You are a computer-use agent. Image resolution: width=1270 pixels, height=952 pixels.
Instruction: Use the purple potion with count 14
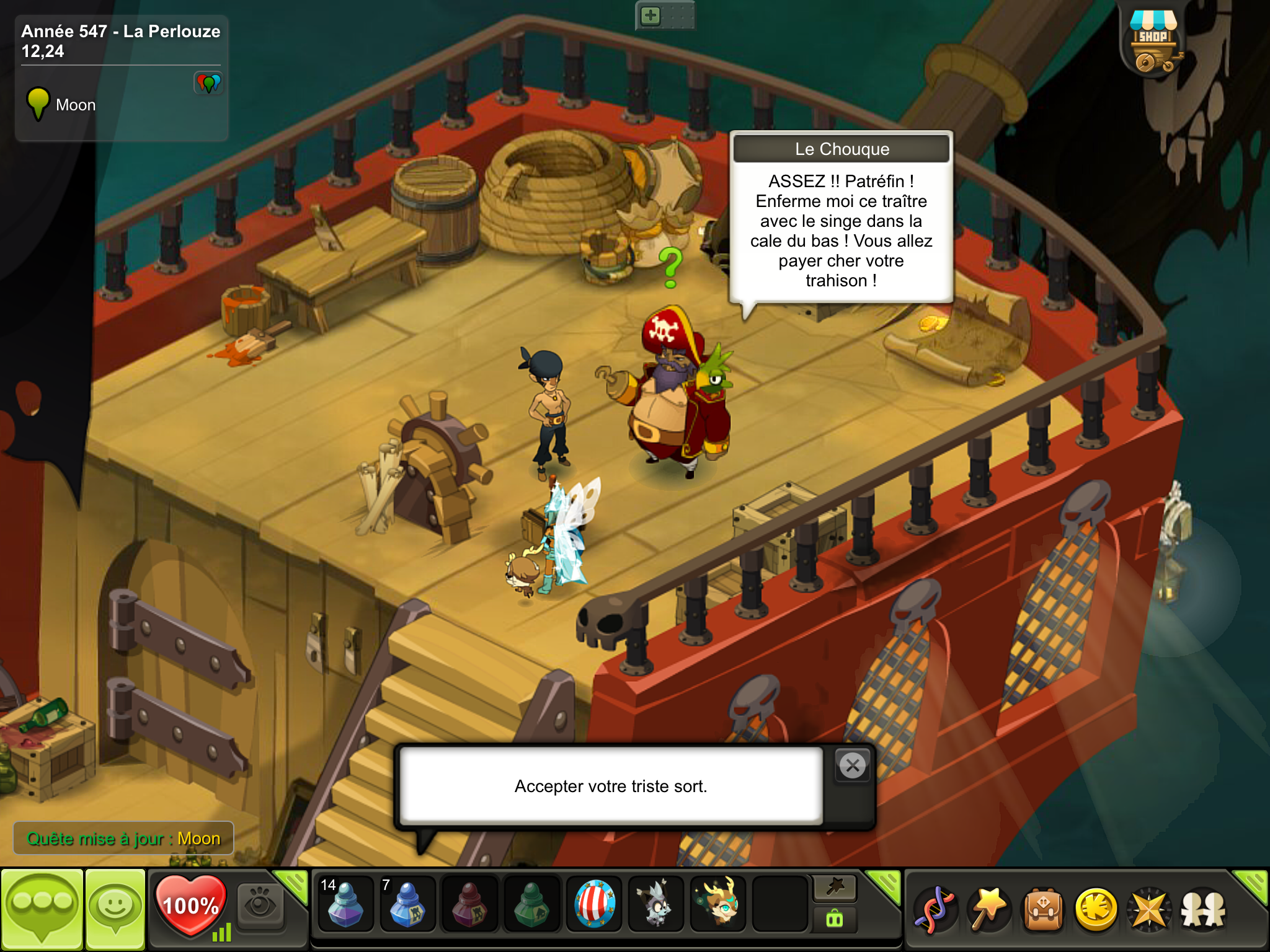(345, 904)
